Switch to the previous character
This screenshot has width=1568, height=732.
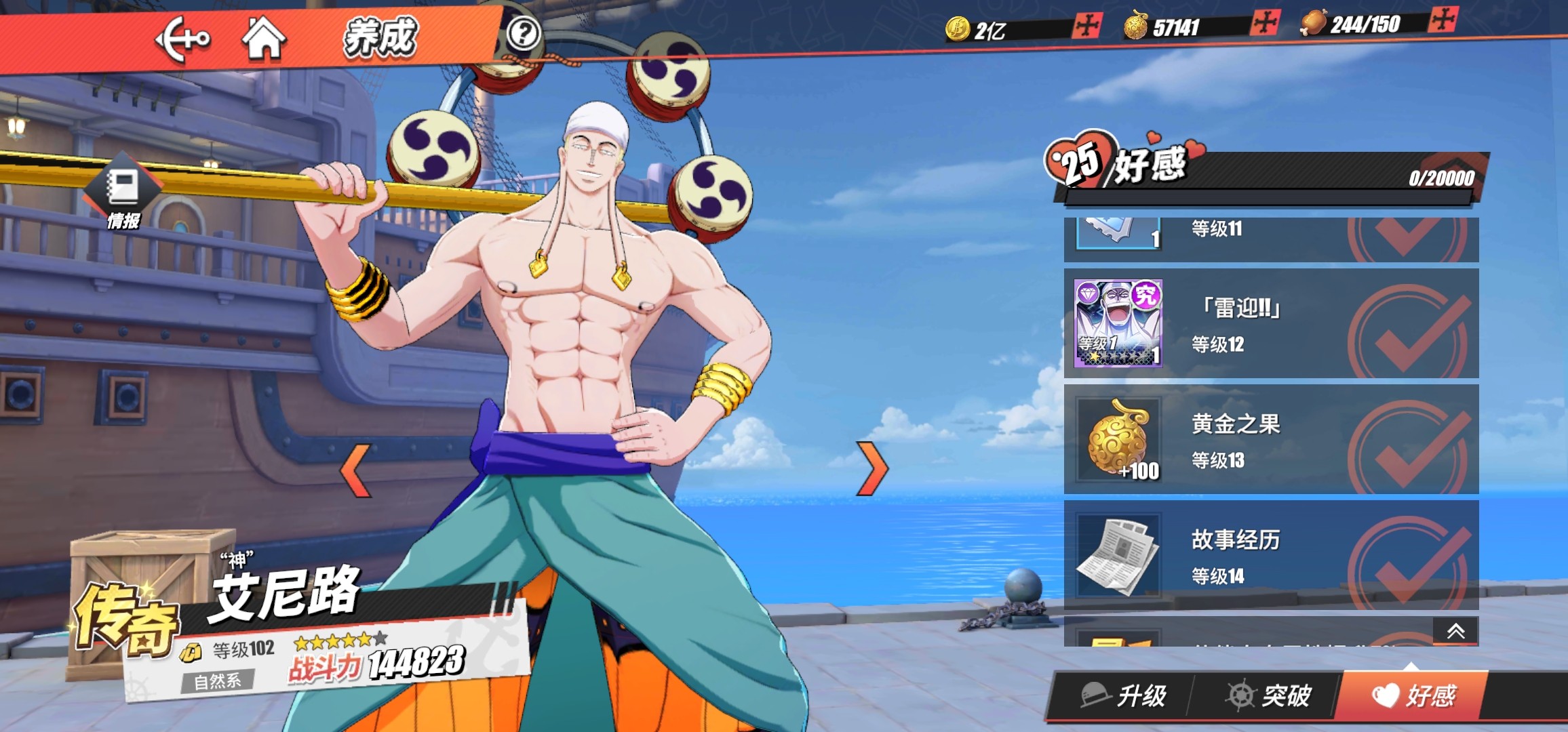coord(356,470)
